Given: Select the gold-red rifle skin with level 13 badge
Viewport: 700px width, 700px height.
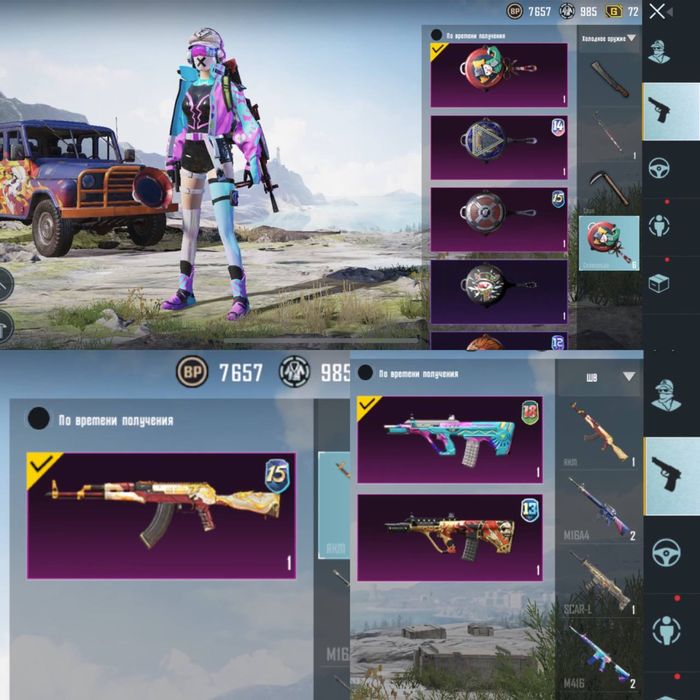Looking at the screenshot, I should click(449, 537).
